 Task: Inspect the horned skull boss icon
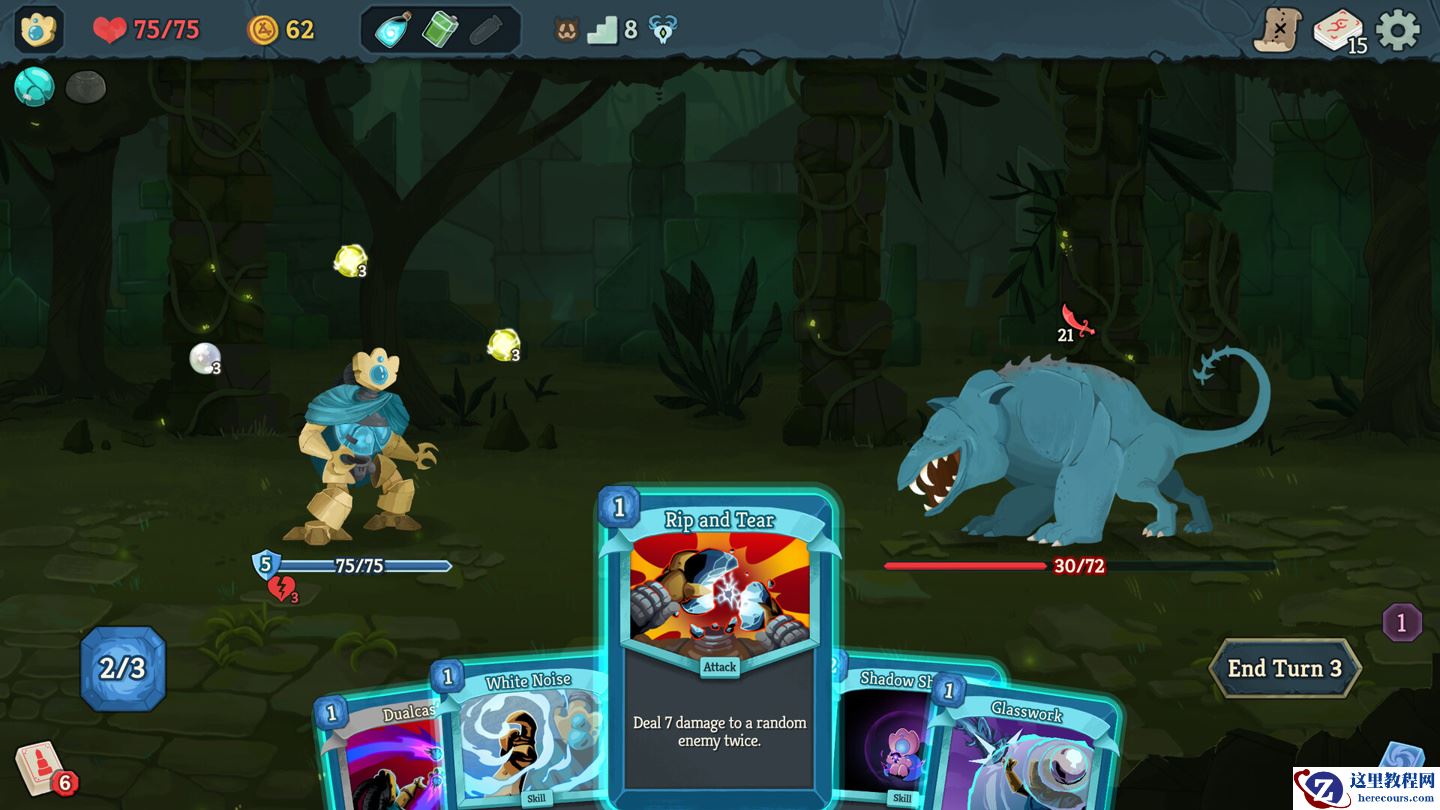662,30
